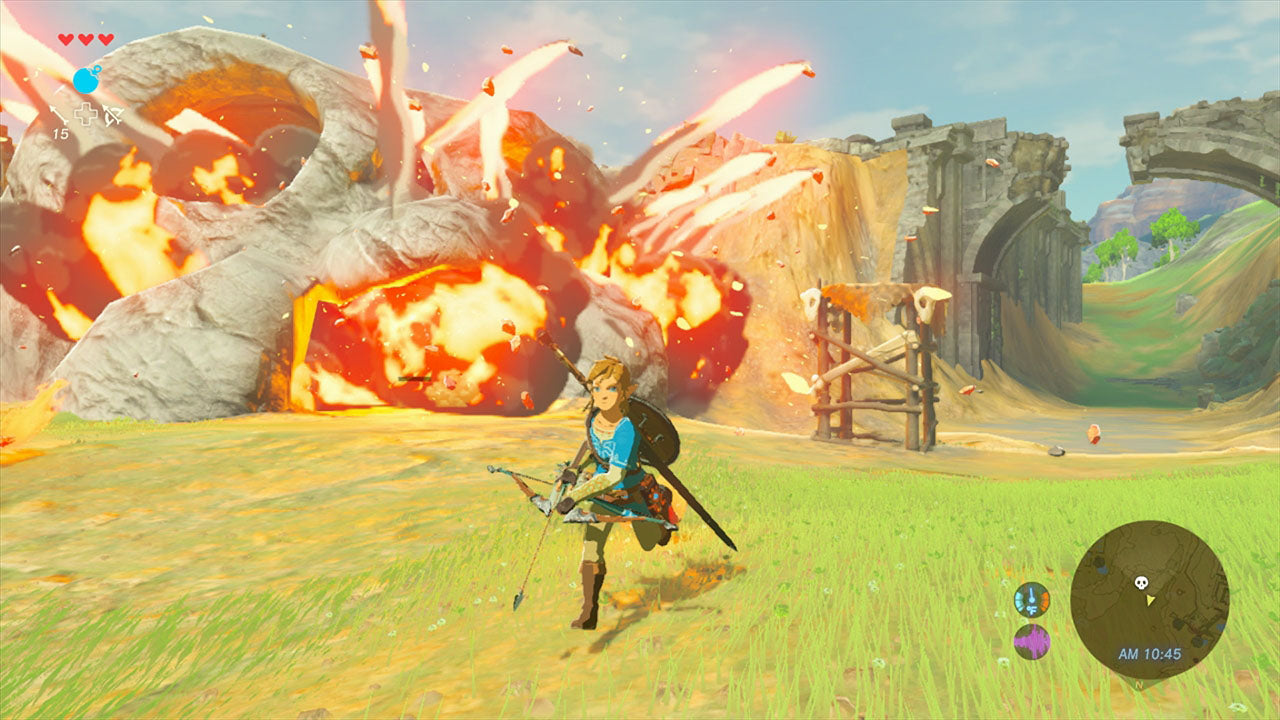Click the D-pad cross icon
The height and width of the screenshot is (720, 1280).
click(86, 113)
